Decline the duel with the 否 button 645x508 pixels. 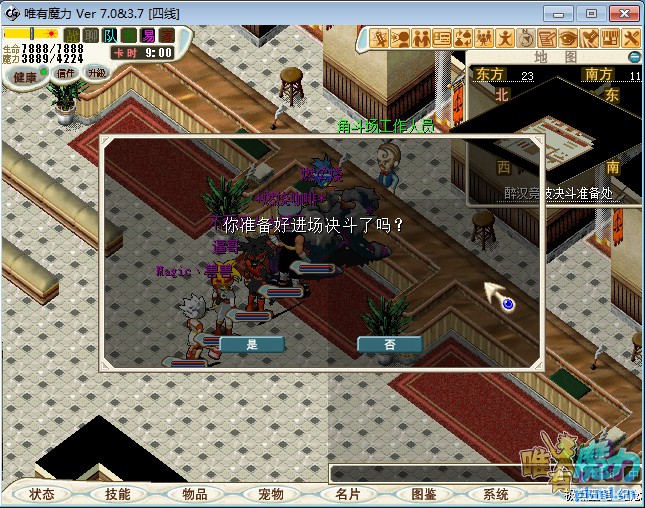[x=389, y=344]
